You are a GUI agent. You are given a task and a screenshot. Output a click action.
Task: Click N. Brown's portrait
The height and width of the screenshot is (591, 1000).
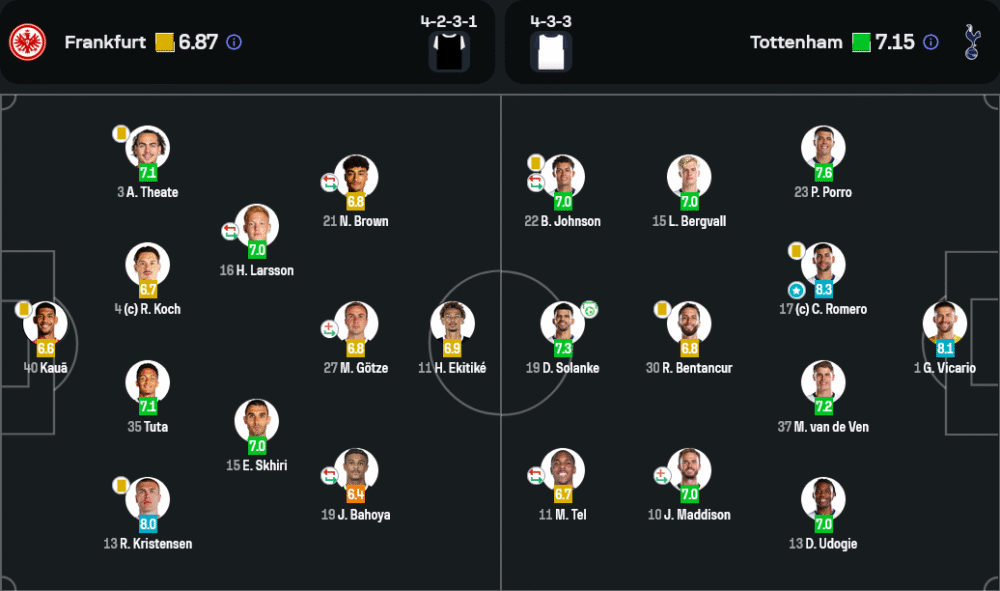pos(356,176)
